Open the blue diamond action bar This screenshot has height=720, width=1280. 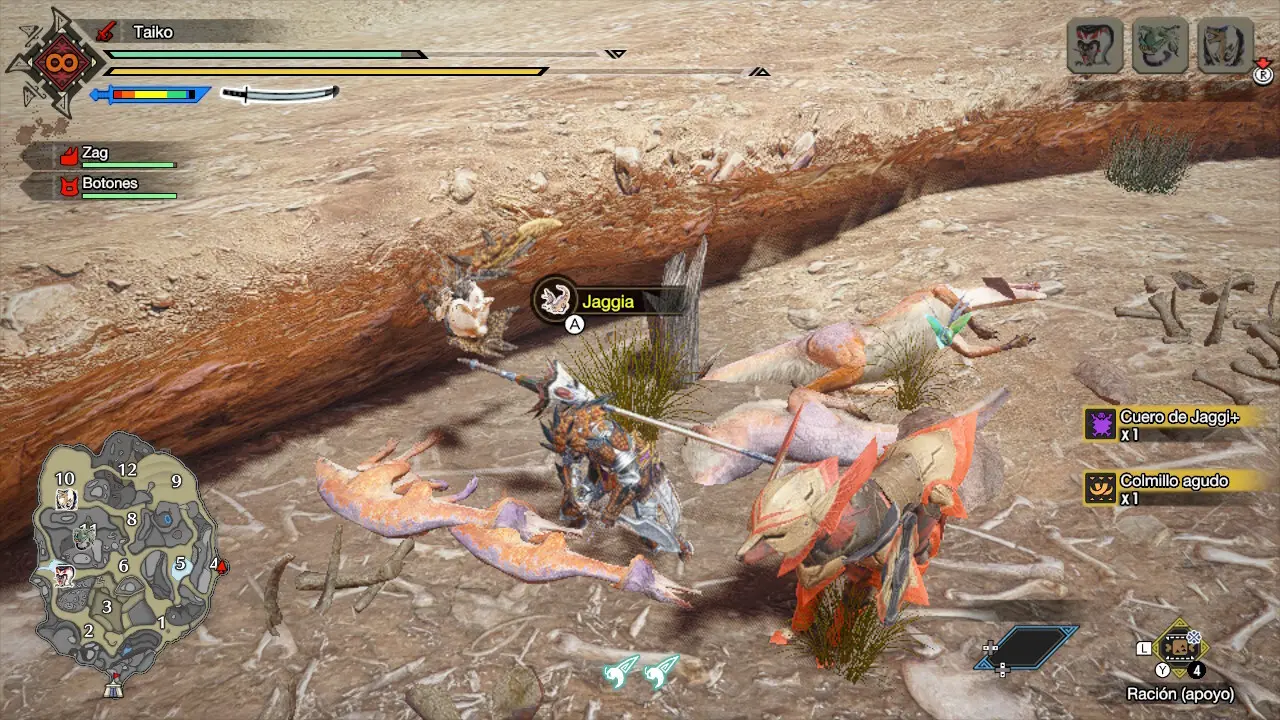pyautogui.click(x=1027, y=647)
